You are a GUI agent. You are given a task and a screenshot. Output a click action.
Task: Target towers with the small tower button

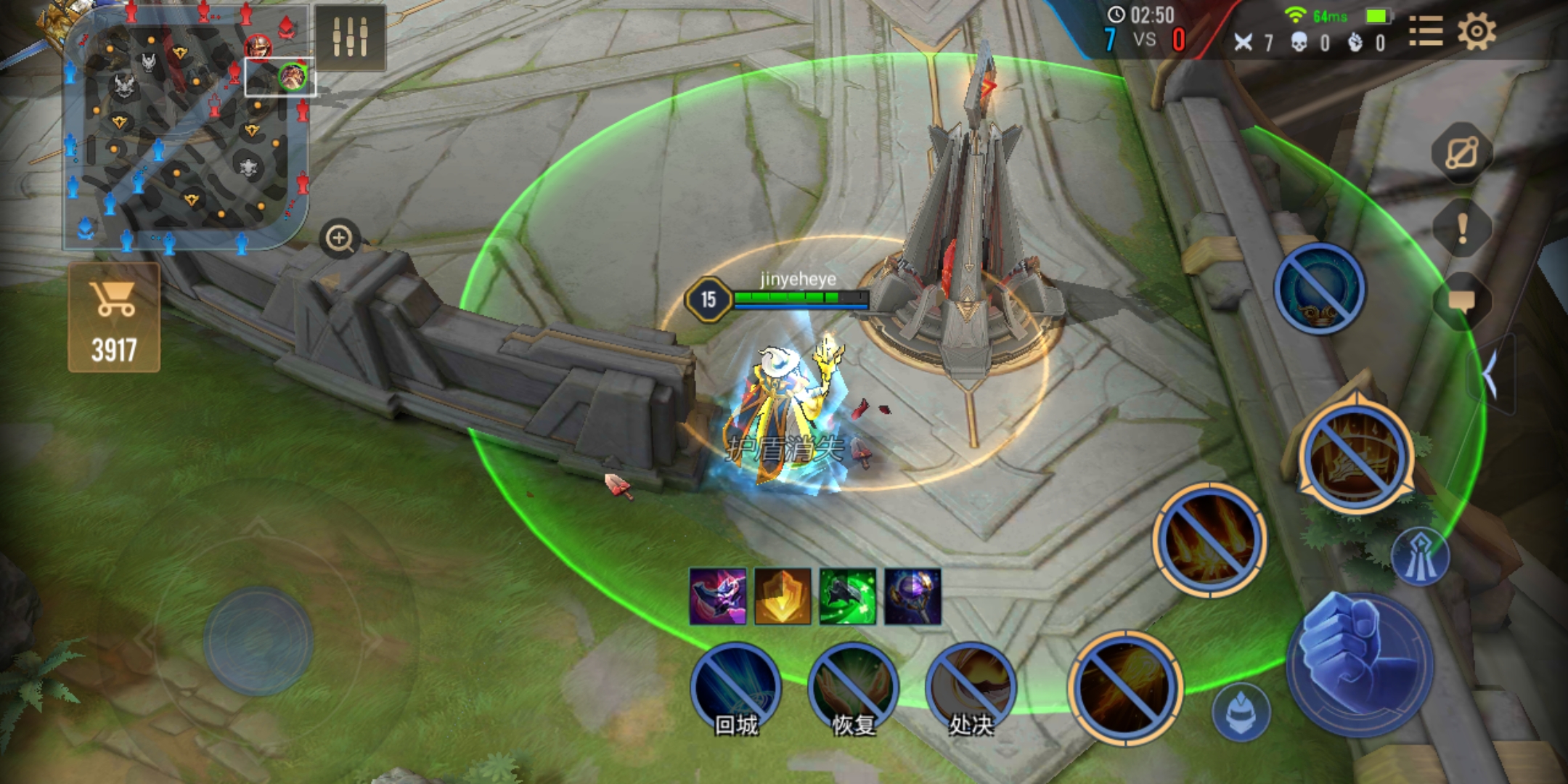pos(1420,558)
